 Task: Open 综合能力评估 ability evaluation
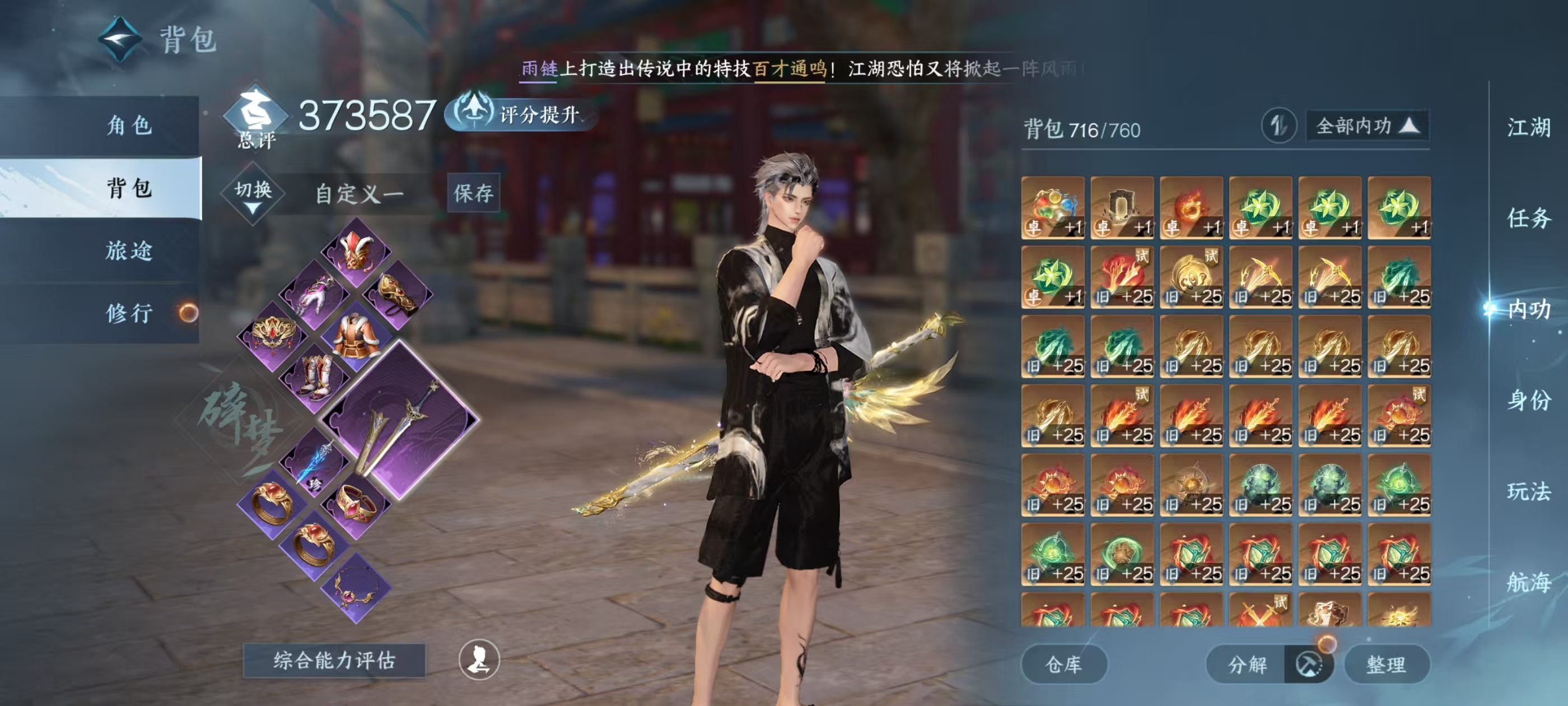(334, 660)
